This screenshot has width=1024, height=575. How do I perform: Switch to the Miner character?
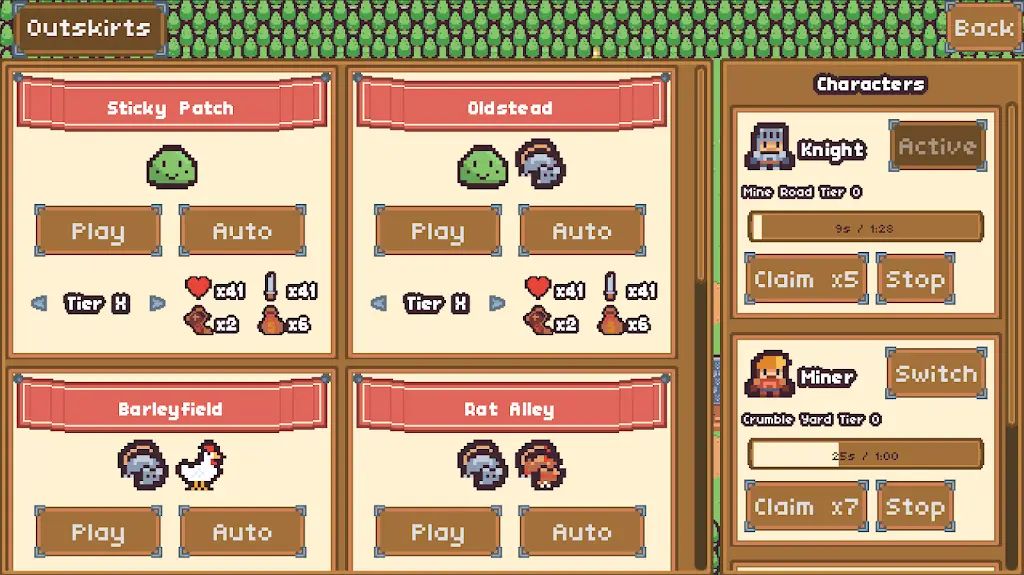click(935, 374)
